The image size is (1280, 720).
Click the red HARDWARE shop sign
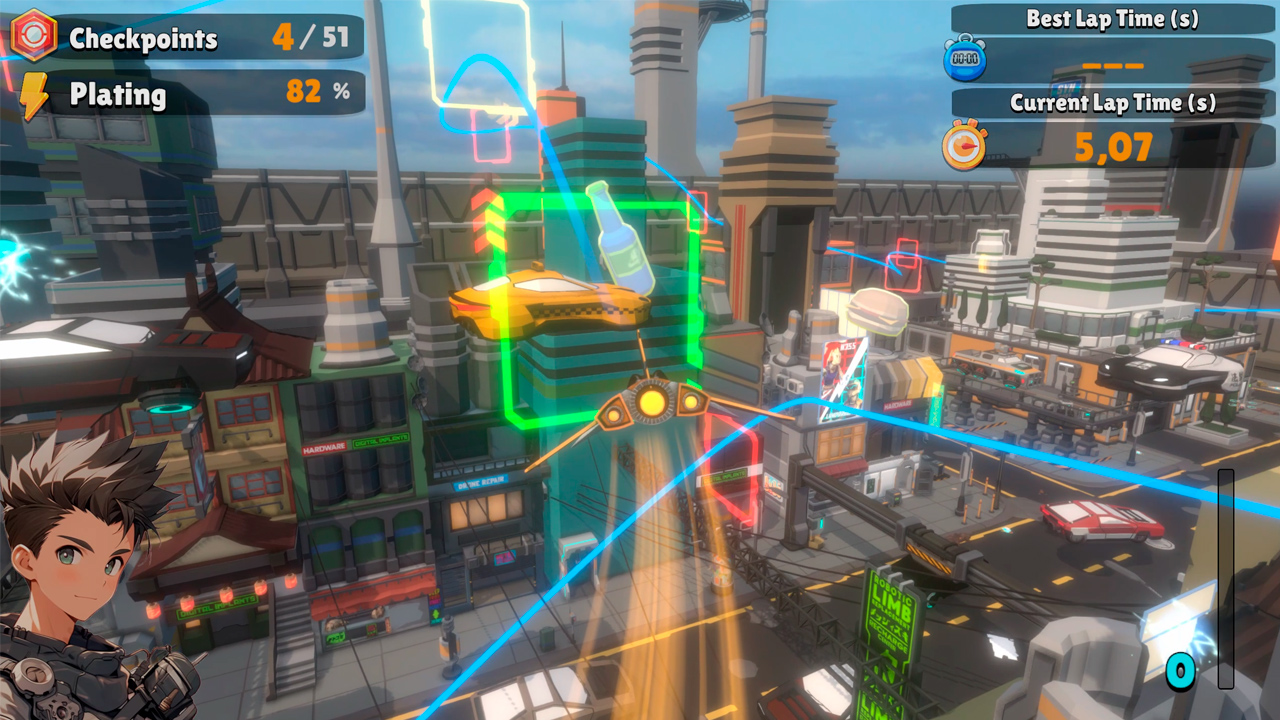325,447
